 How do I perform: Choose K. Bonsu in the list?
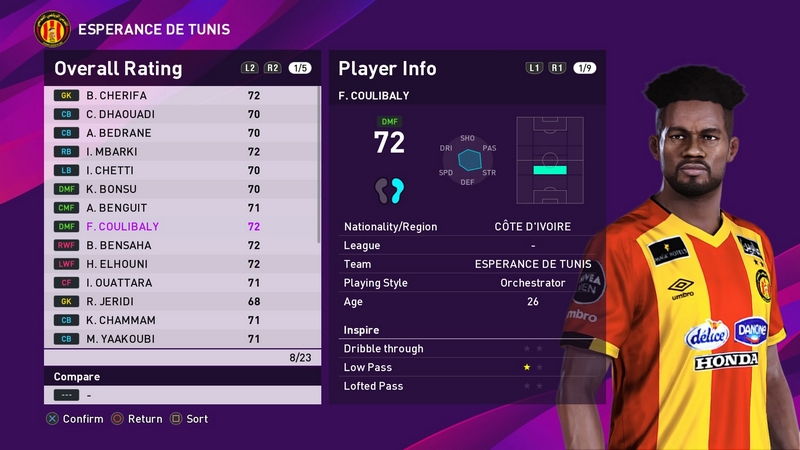point(180,189)
